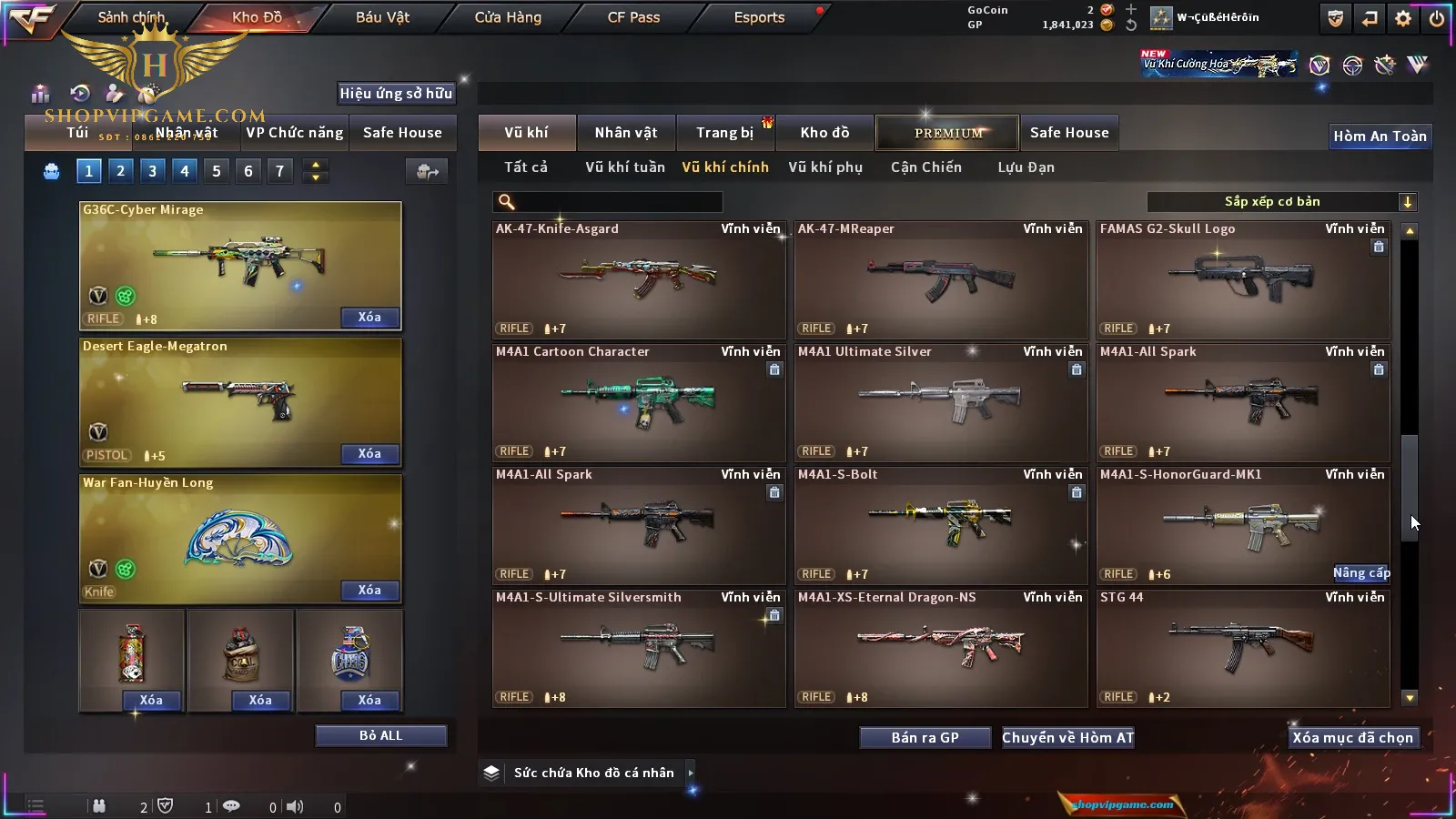Choose the STG 44 rifle tile
The height and width of the screenshot is (819, 1456).
tap(1243, 648)
